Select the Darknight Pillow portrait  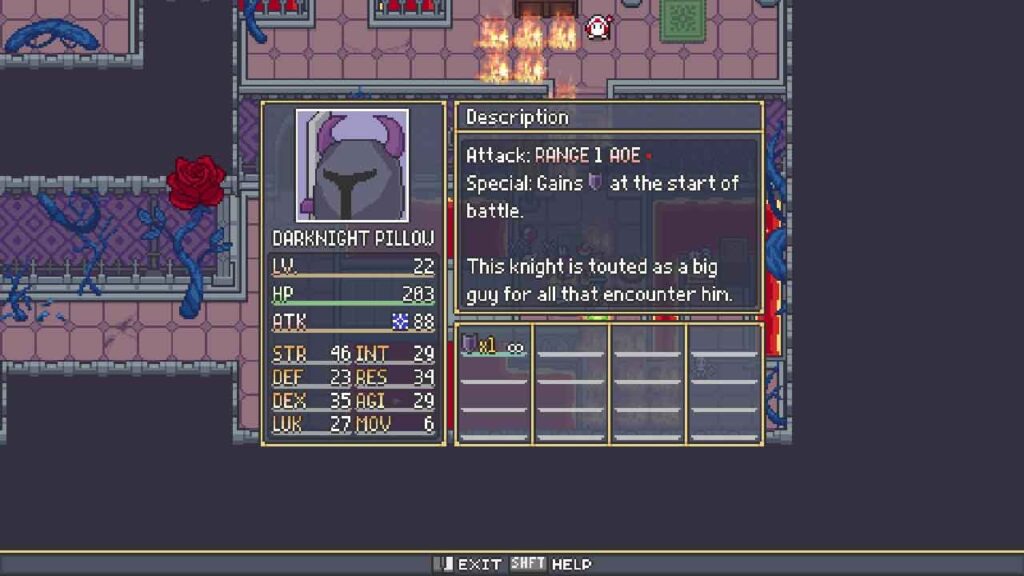click(352, 166)
